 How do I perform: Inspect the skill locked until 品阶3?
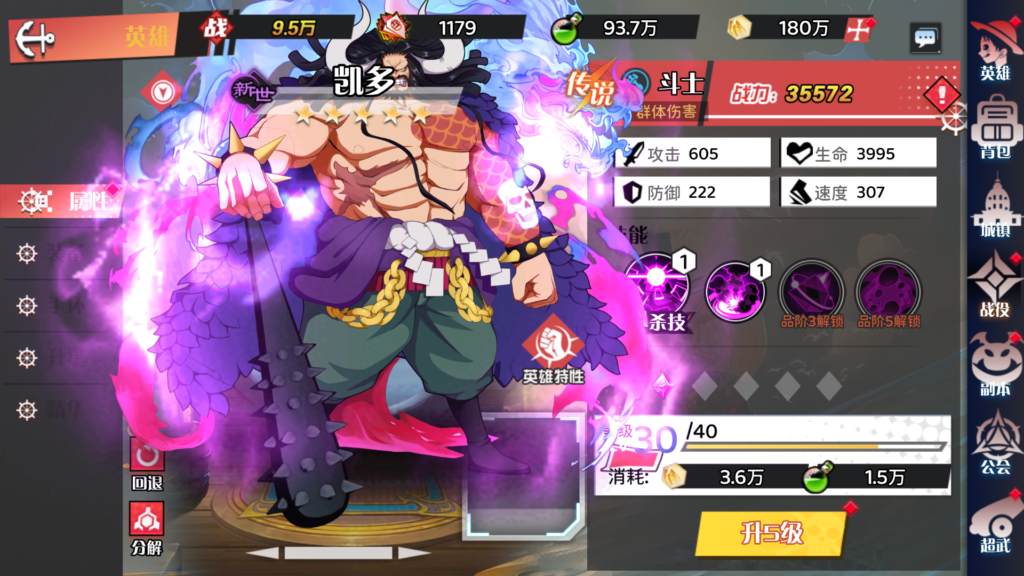point(811,291)
